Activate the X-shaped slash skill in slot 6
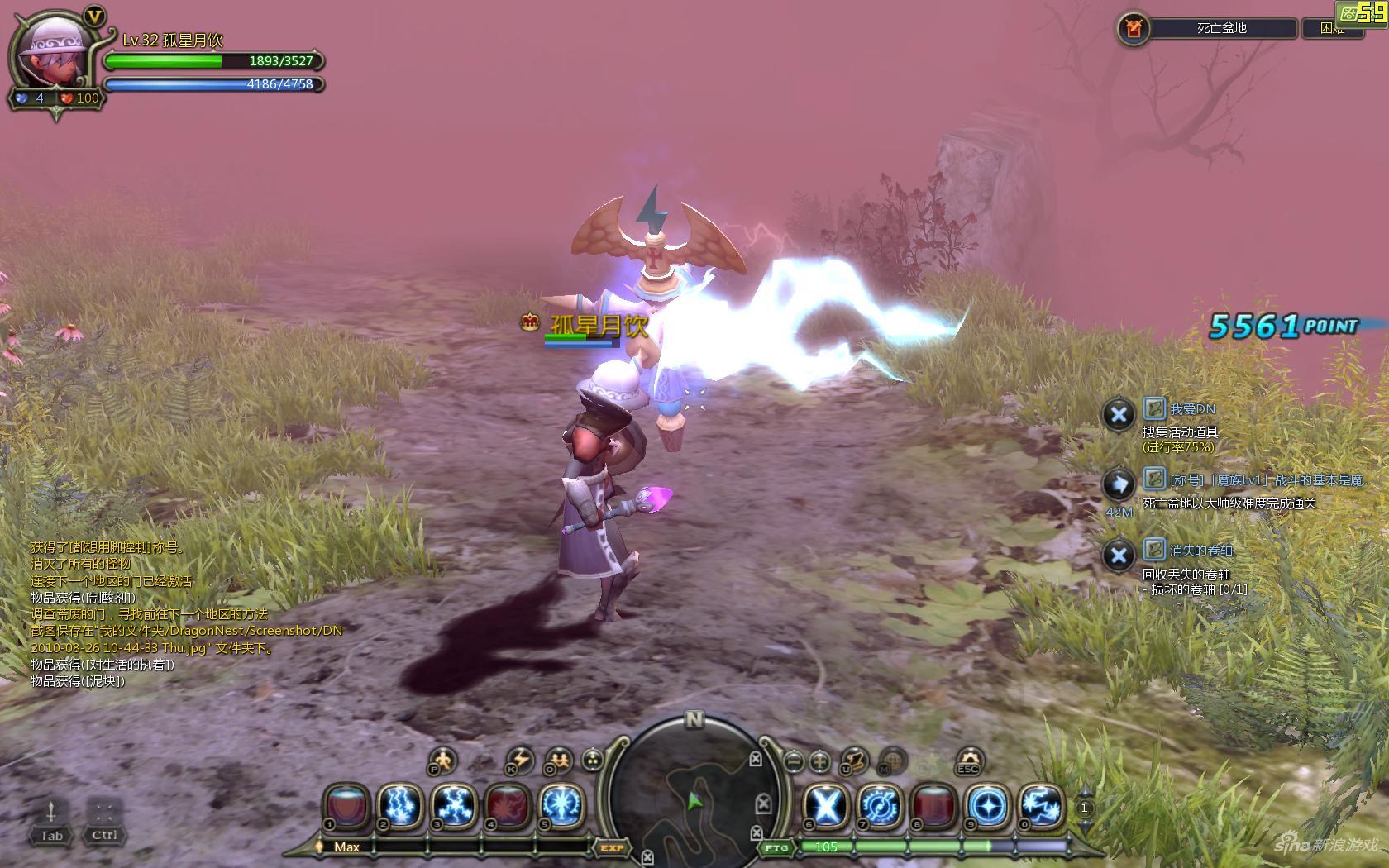This screenshot has height=868, width=1389. [x=827, y=805]
